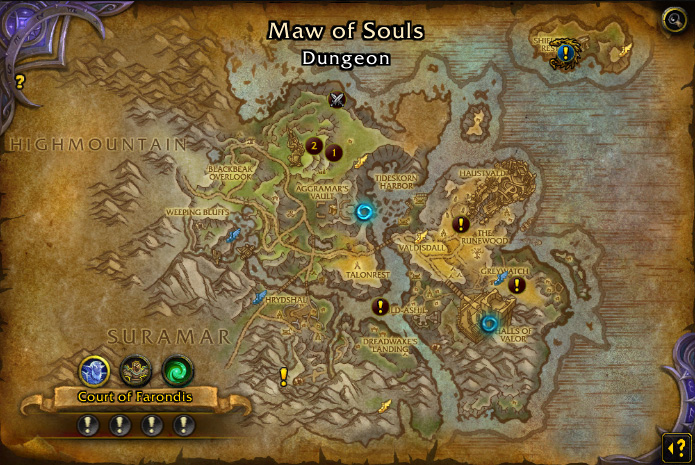Select the dungeon portal near Aggramar's Vault
The height and width of the screenshot is (465, 695).
[x=364, y=211]
